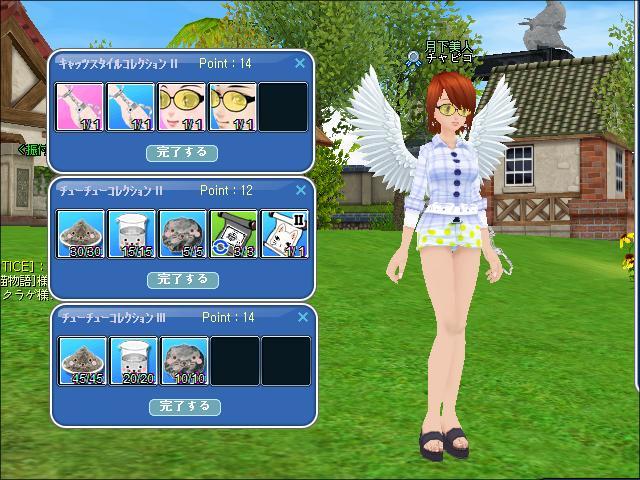The image size is (640, 480).
Task: Select the yellow glasses face on blue background
Action: (234, 107)
